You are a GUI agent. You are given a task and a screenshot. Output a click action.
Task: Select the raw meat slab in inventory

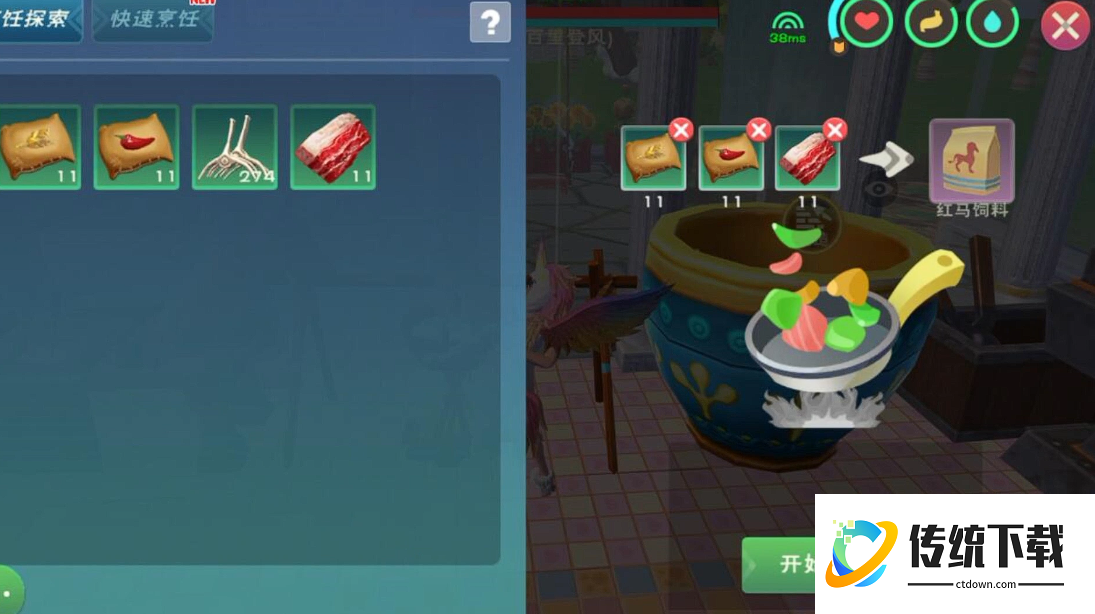[333, 147]
